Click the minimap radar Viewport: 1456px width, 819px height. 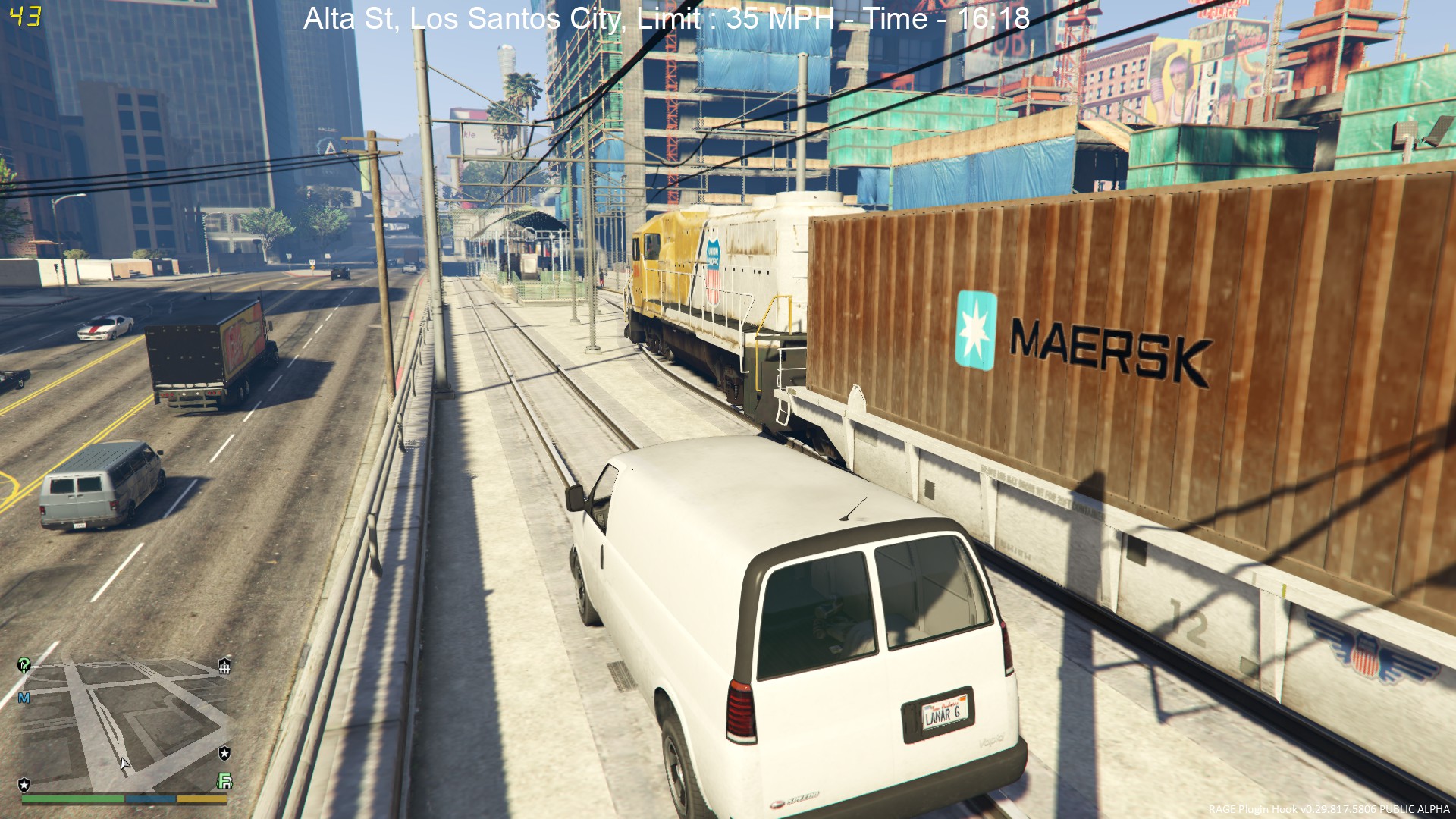(125, 724)
